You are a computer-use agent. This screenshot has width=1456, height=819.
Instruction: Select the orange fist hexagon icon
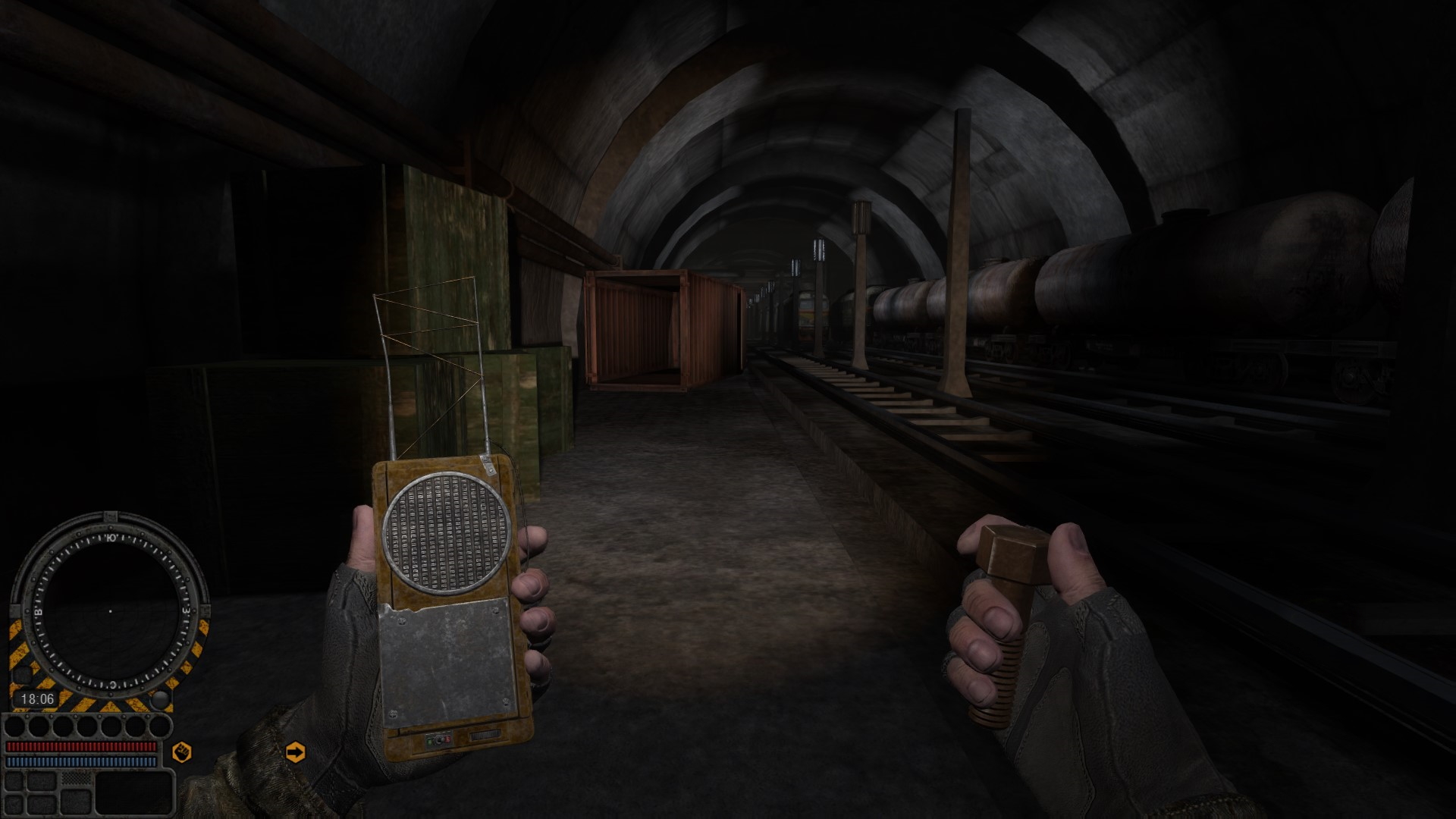pyautogui.click(x=182, y=752)
